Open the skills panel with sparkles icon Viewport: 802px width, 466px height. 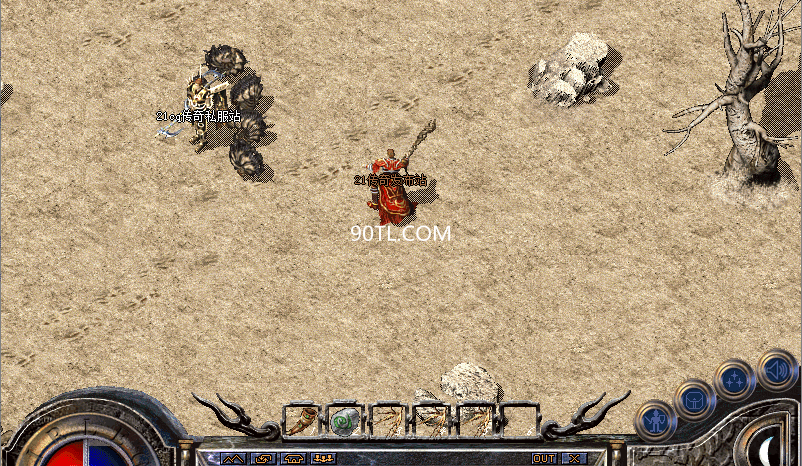735,380
